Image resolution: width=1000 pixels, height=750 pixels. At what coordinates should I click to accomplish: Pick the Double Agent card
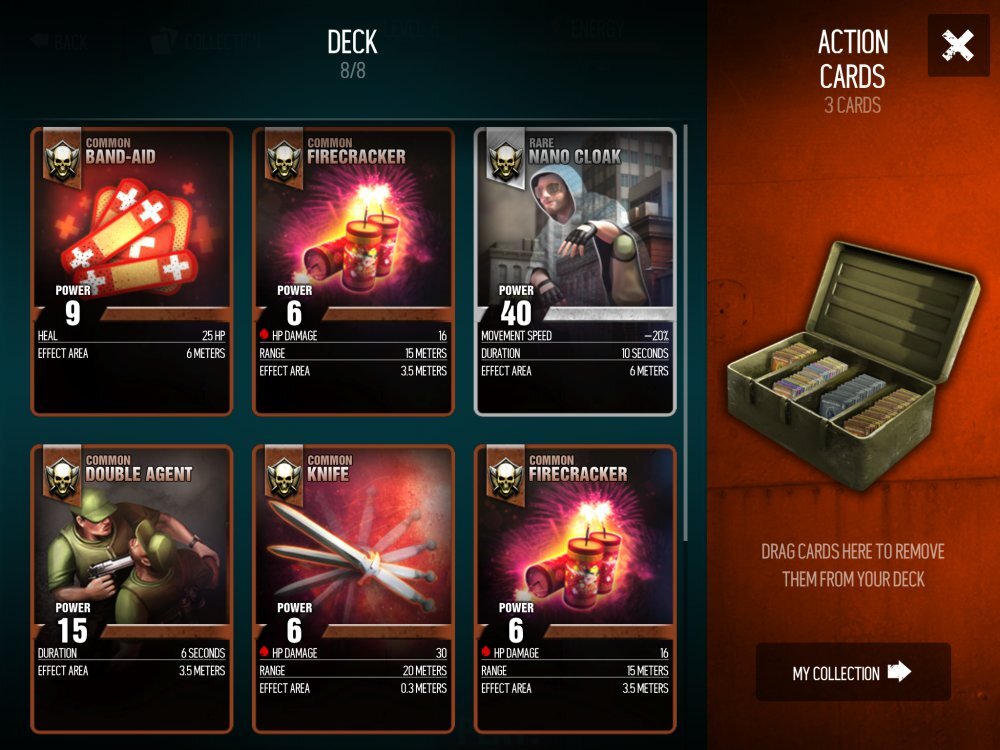tap(132, 588)
